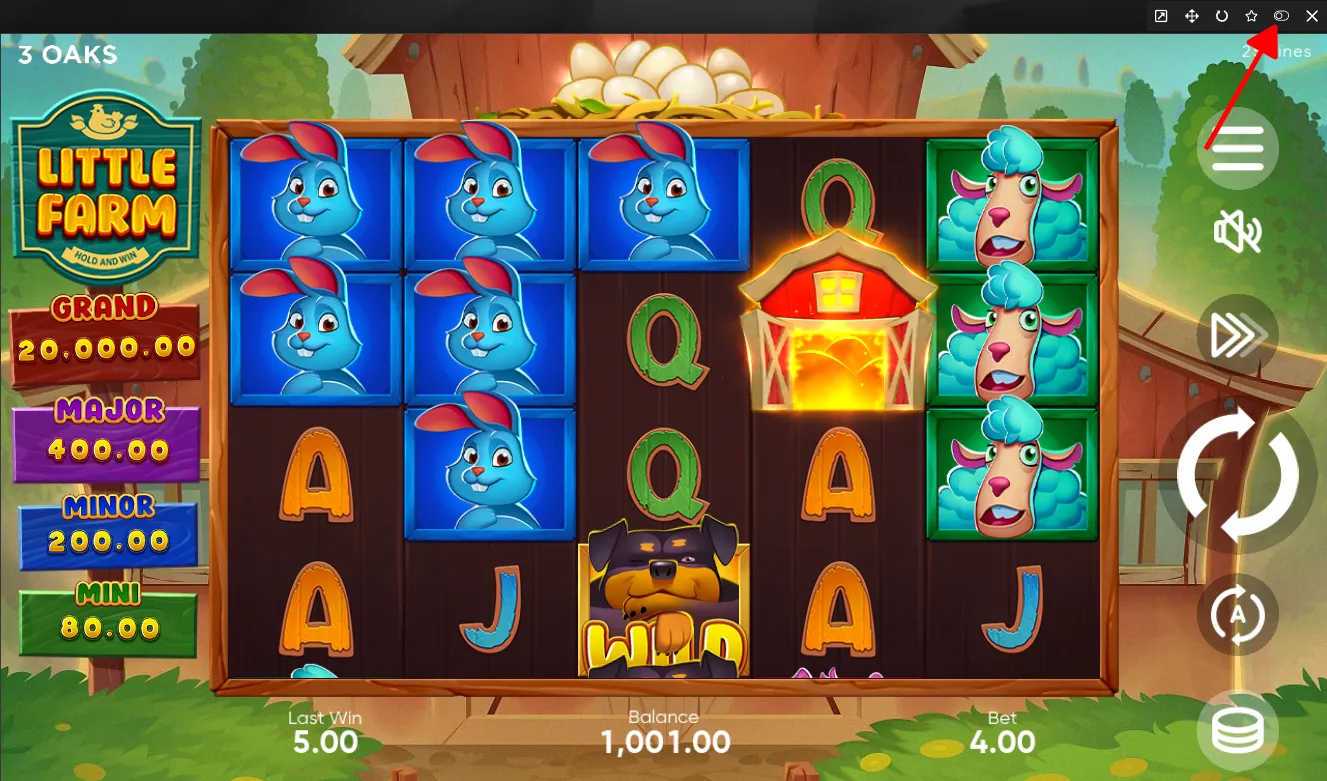Flip the toggle switch in the top bar

click(x=1281, y=16)
